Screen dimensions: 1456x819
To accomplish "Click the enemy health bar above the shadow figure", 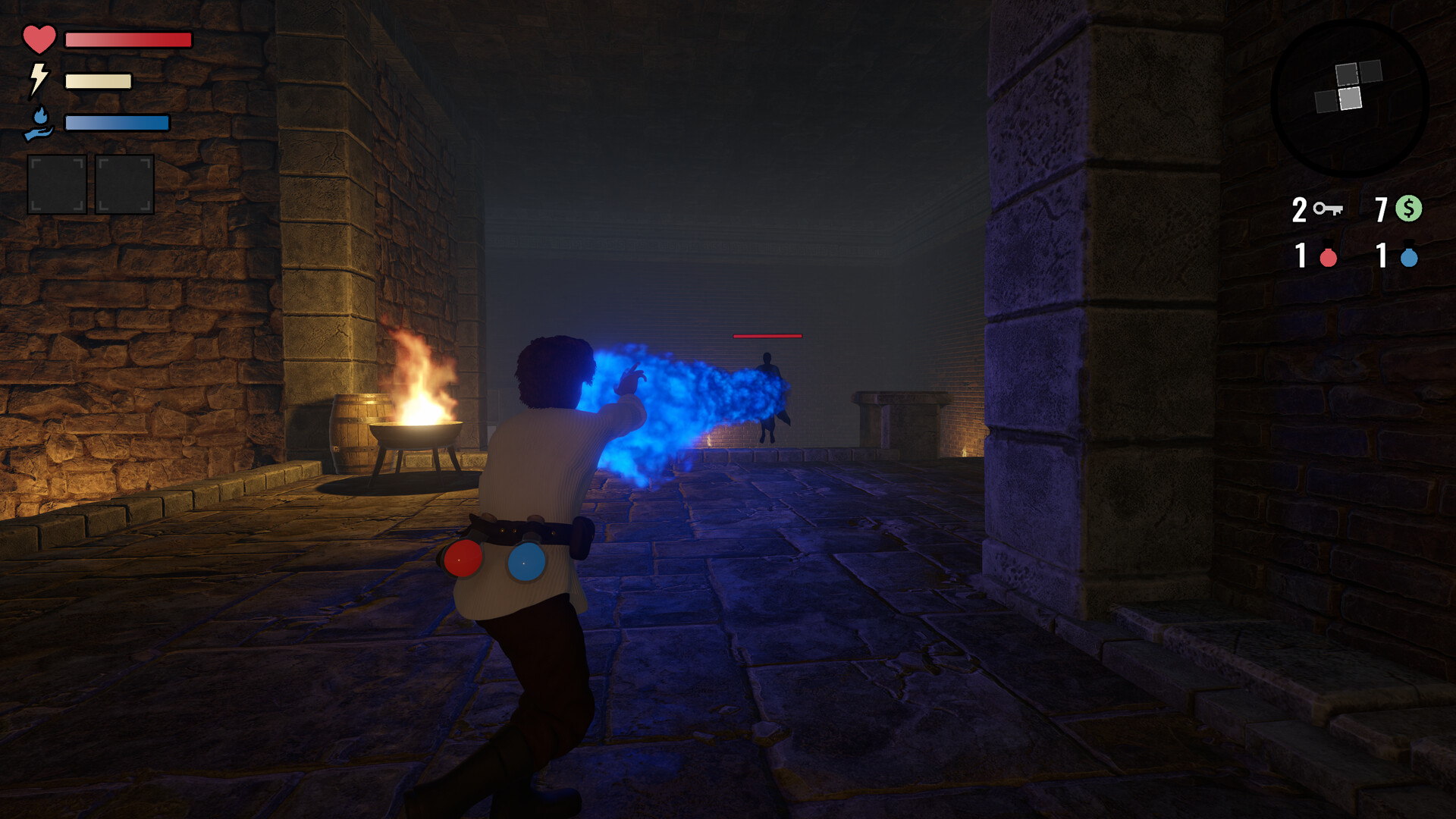I will [x=767, y=334].
